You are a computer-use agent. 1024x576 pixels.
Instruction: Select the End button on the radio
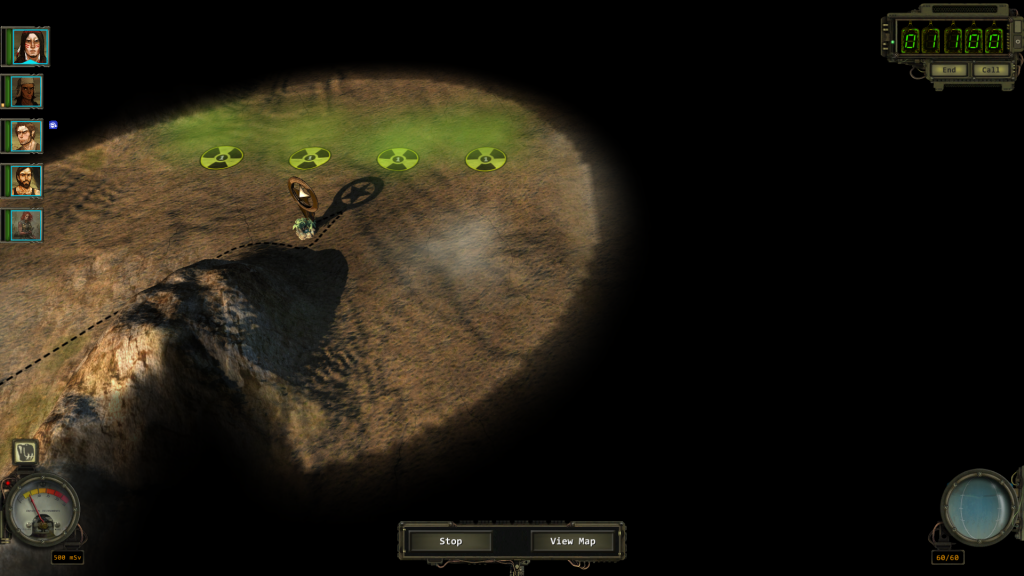[x=949, y=70]
